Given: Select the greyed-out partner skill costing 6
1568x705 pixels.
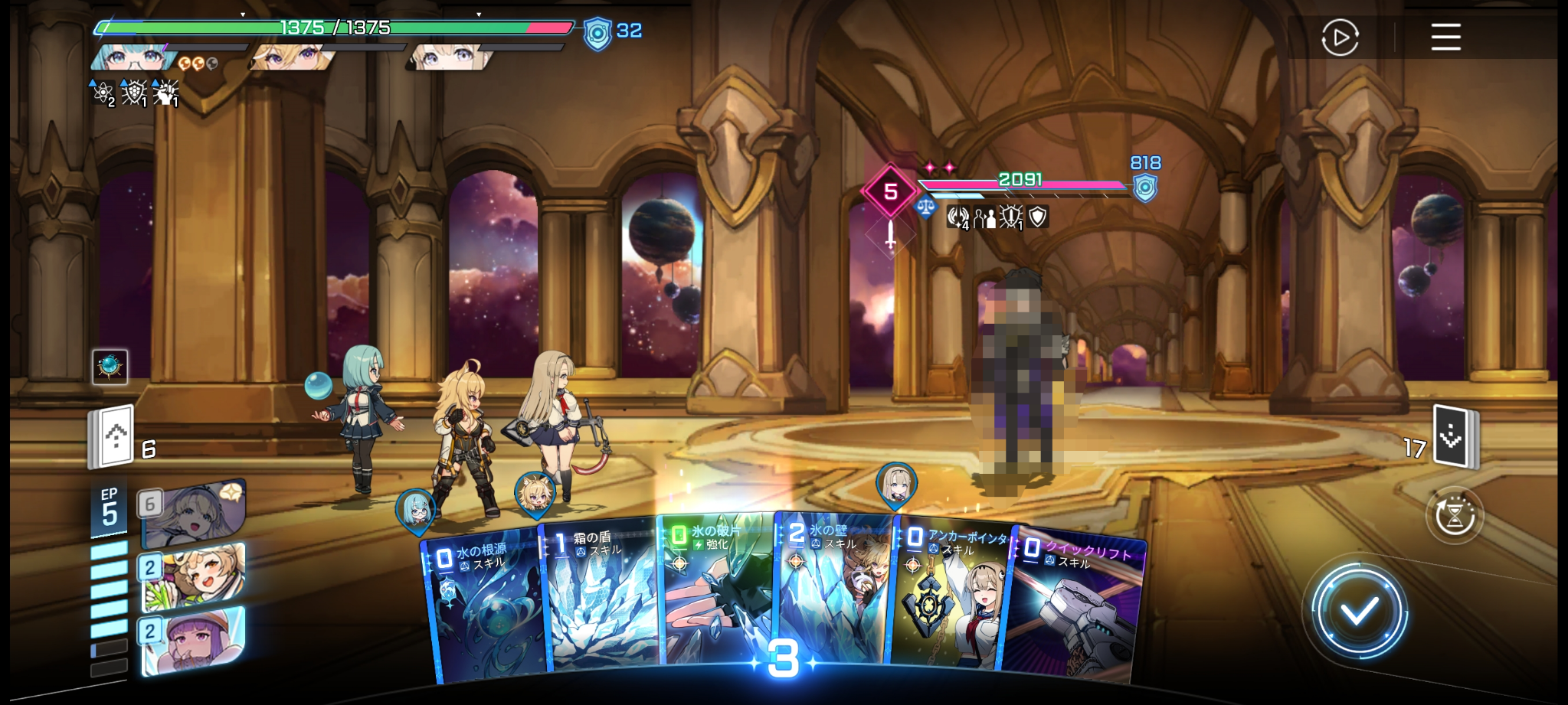Looking at the screenshot, I should click(193, 513).
